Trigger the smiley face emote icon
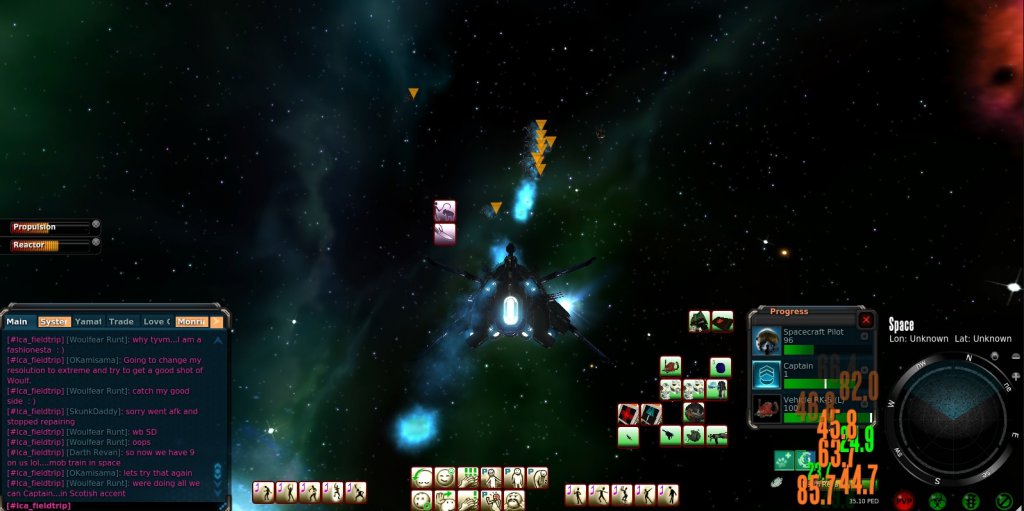Viewport: 1024px width, 511px height. coord(445,477)
